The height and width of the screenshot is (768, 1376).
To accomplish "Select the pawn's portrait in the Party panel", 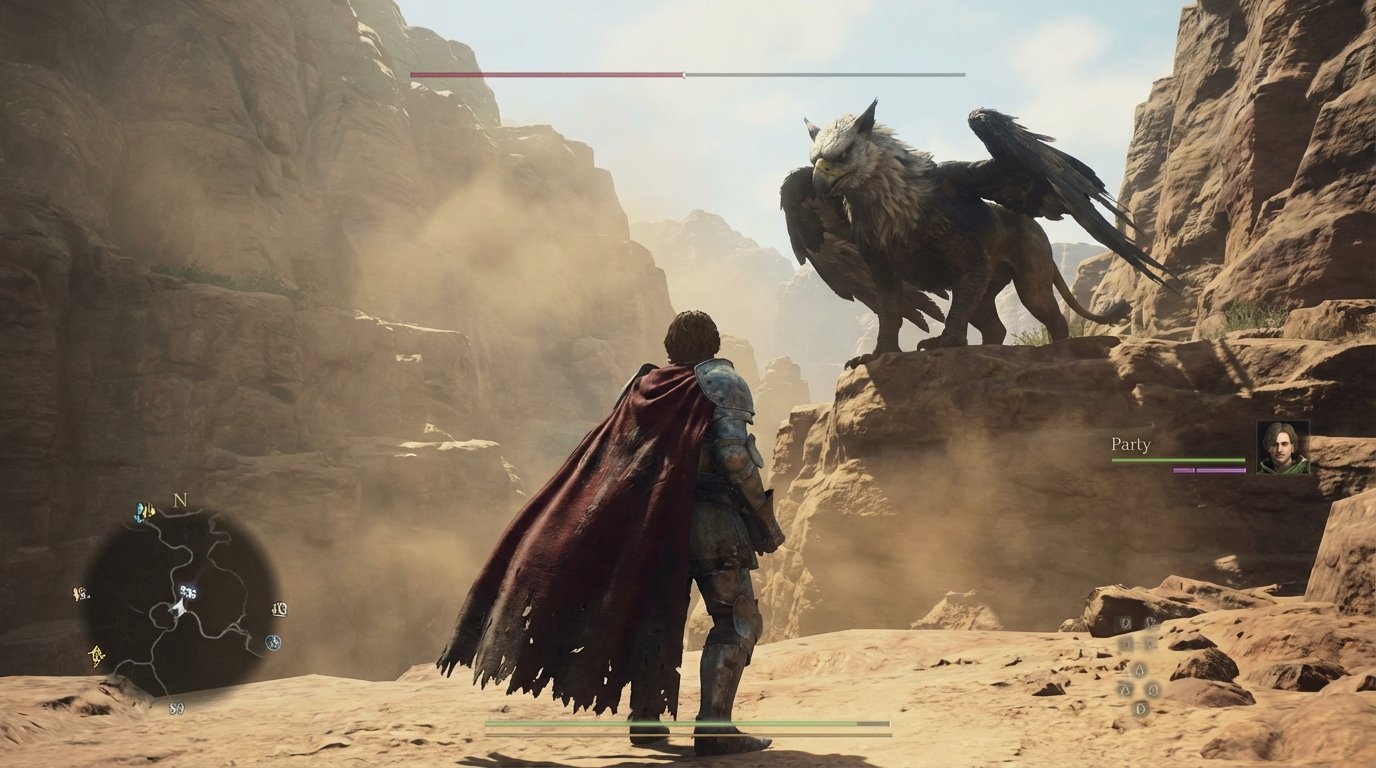I will (1285, 447).
